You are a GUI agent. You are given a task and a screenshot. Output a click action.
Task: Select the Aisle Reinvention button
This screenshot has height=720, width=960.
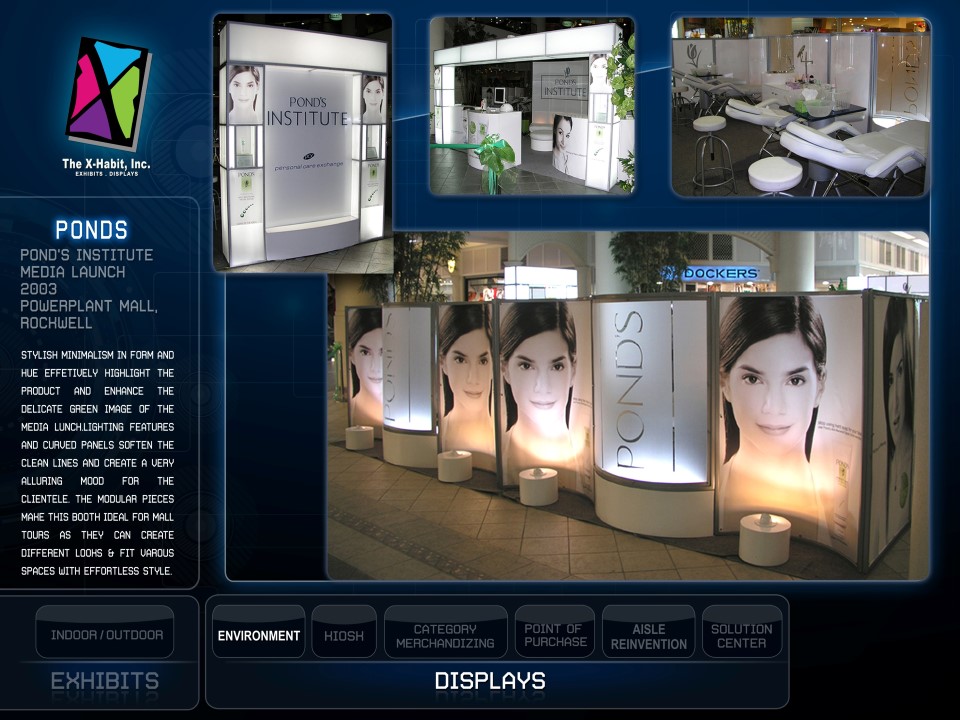click(648, 635)
